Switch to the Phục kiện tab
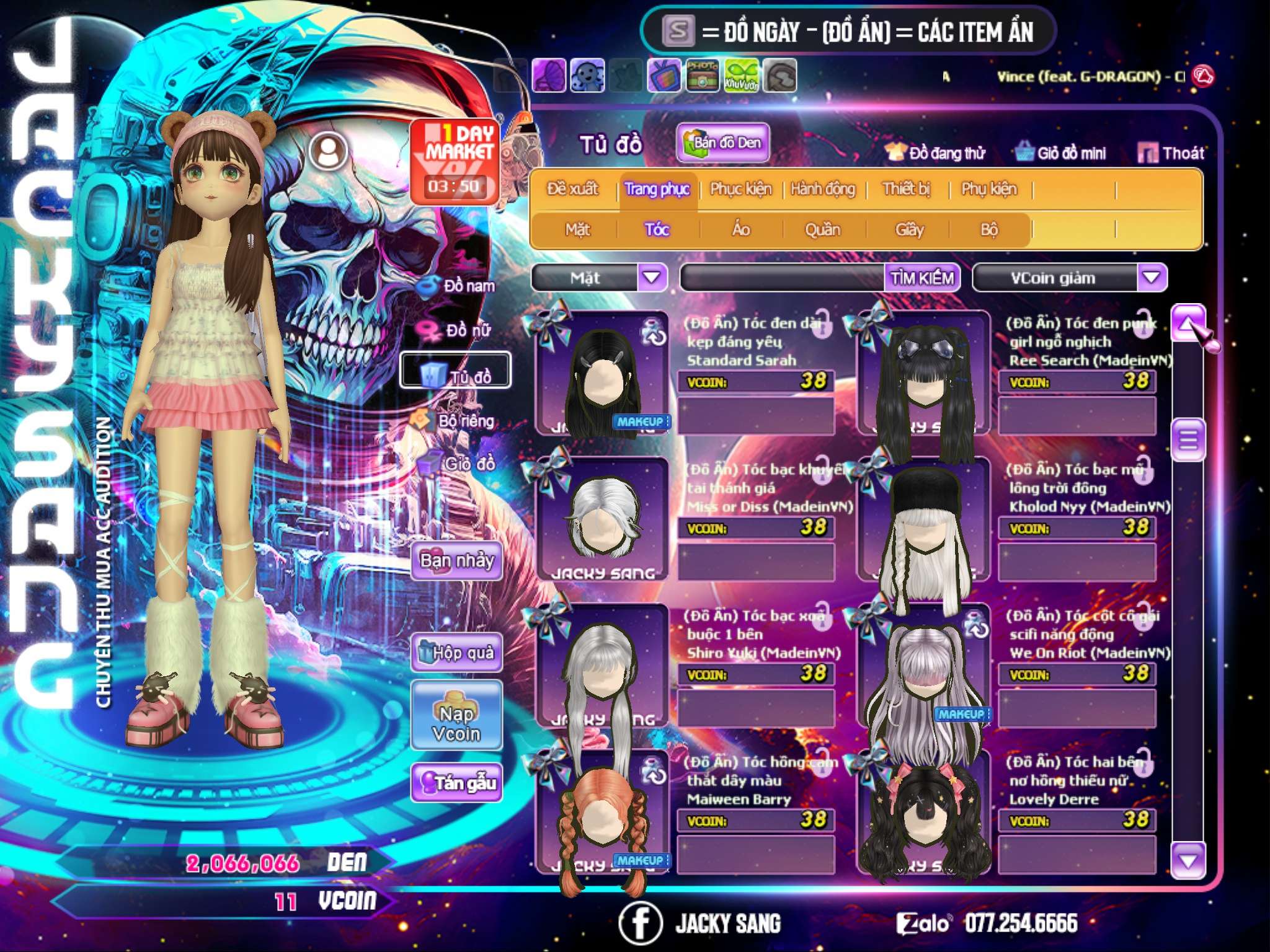Viewport: 1270px width, 952px height. [x=740, y=189]
